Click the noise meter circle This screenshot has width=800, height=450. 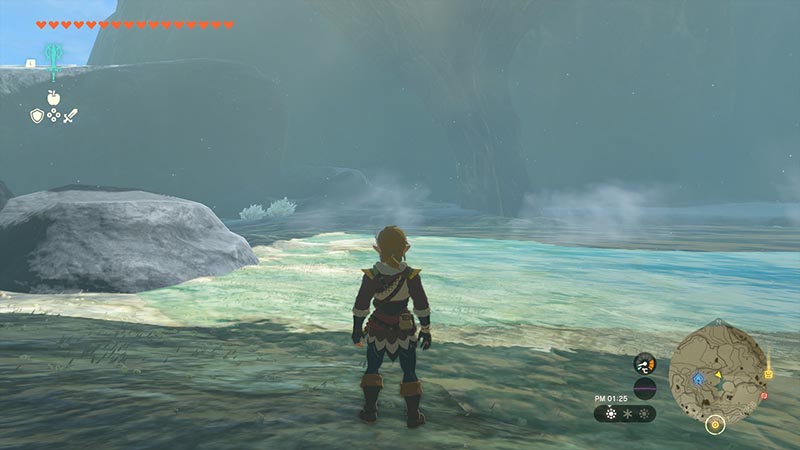click(x=645, y=388)
